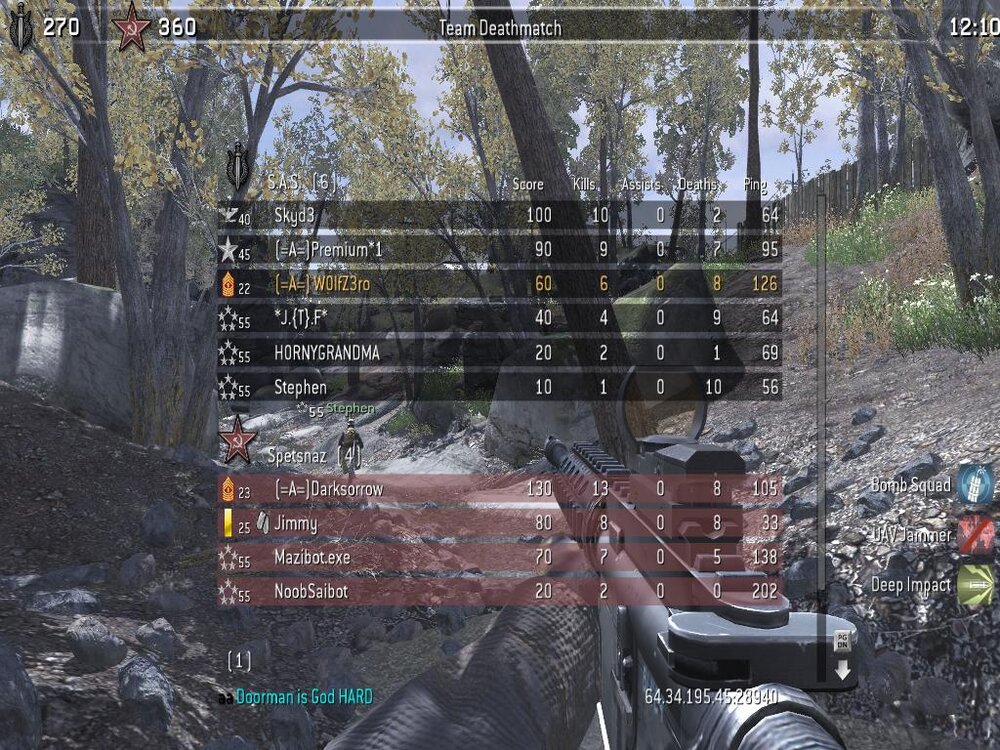This screenshot has width=1000, height=750.
Task: Choose the *J.{T}.F* player row
Action: point(500,319)
